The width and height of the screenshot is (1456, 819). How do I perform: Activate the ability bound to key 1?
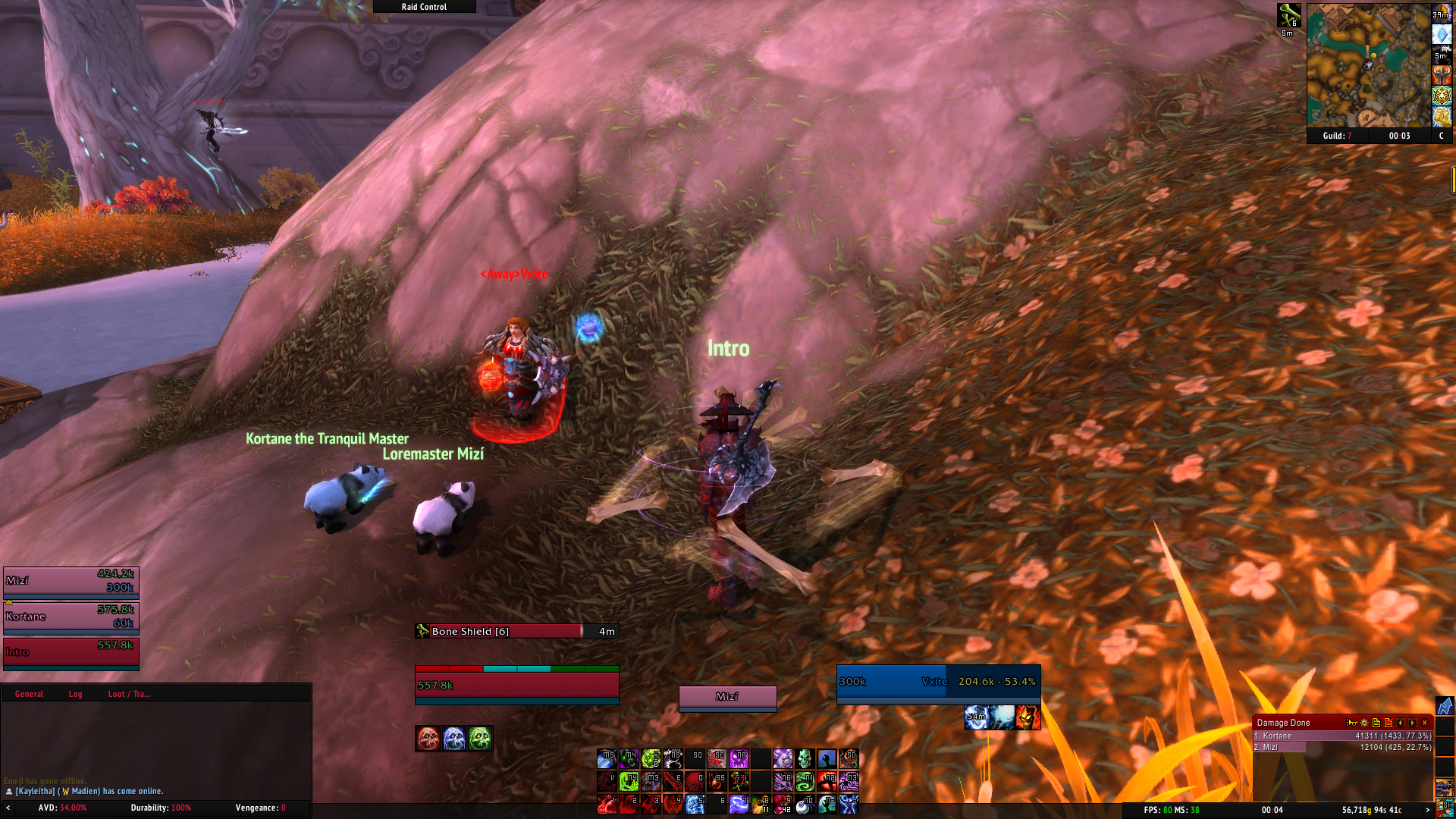click(607, 804)
